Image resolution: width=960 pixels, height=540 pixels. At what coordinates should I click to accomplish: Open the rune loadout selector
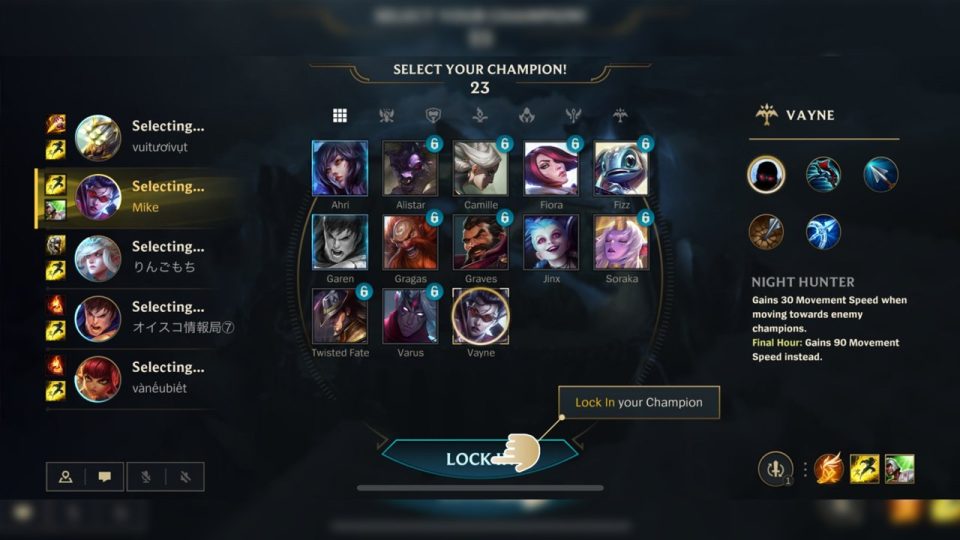(775, 469)
